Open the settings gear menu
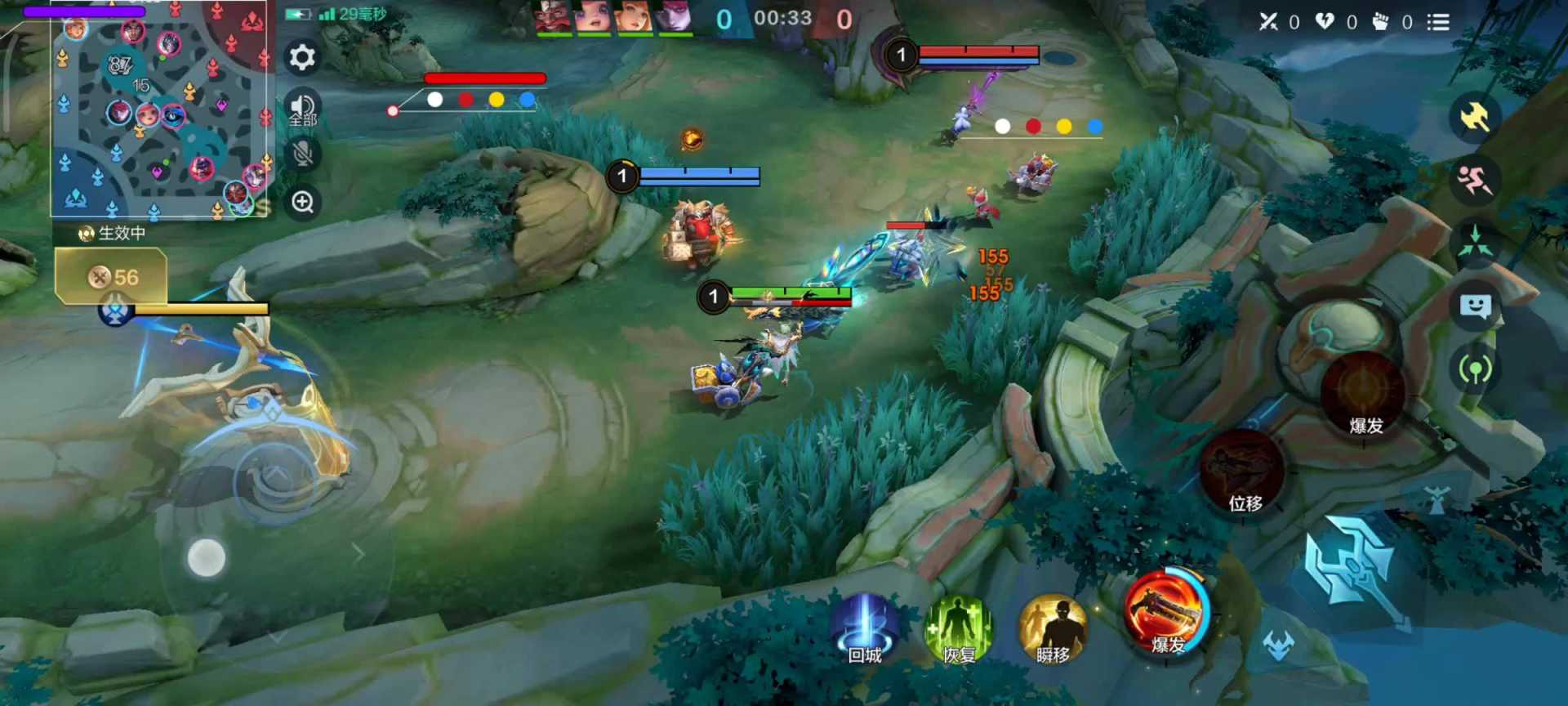1568x706 pixels. 302,57
